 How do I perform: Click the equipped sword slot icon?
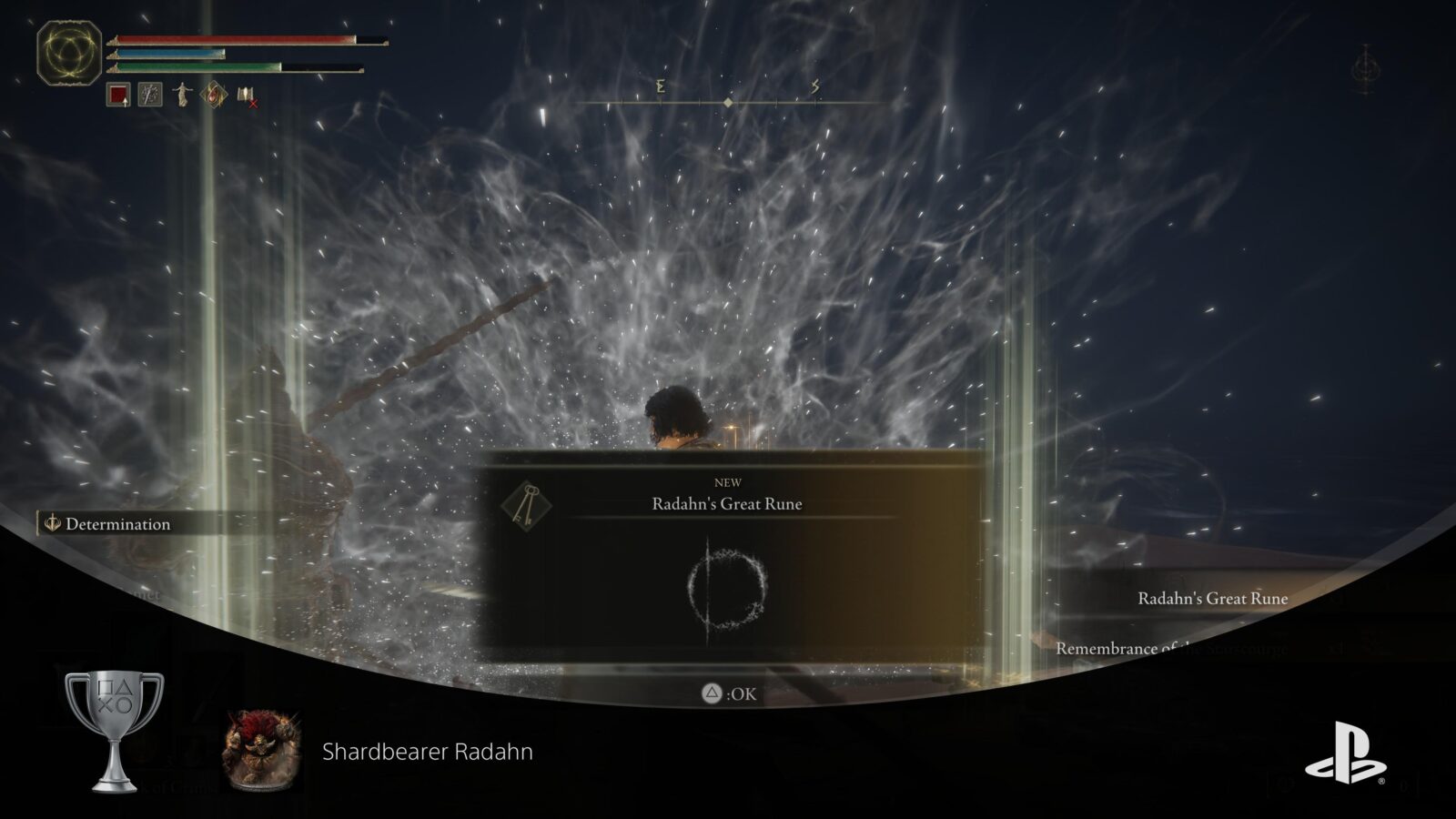[149, 95]
